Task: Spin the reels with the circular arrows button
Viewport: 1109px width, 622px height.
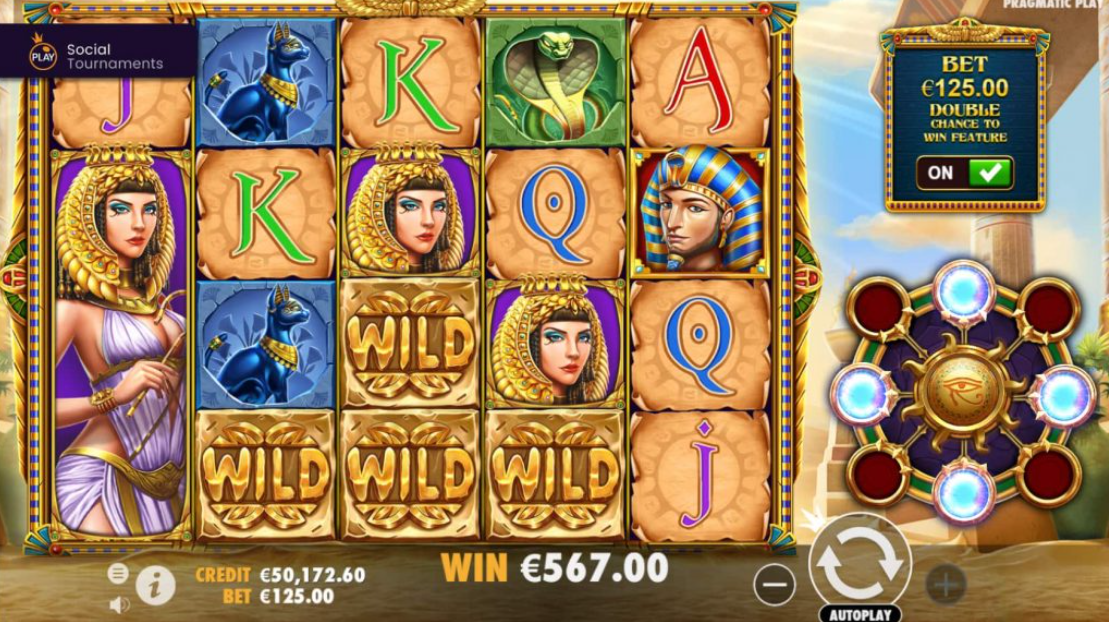Action: (860, 564)
